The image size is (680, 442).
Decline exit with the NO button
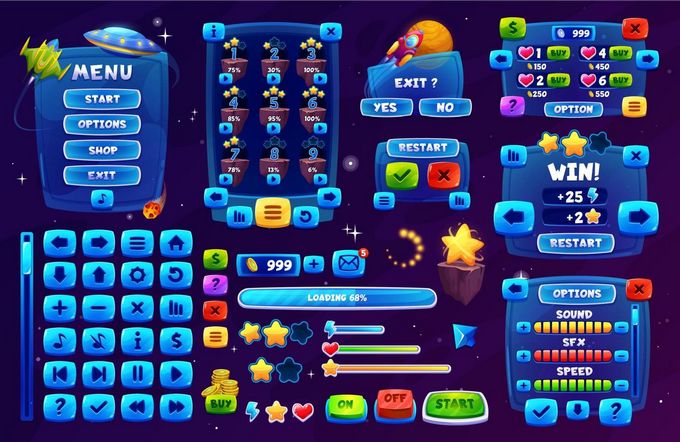pos(445,107)
